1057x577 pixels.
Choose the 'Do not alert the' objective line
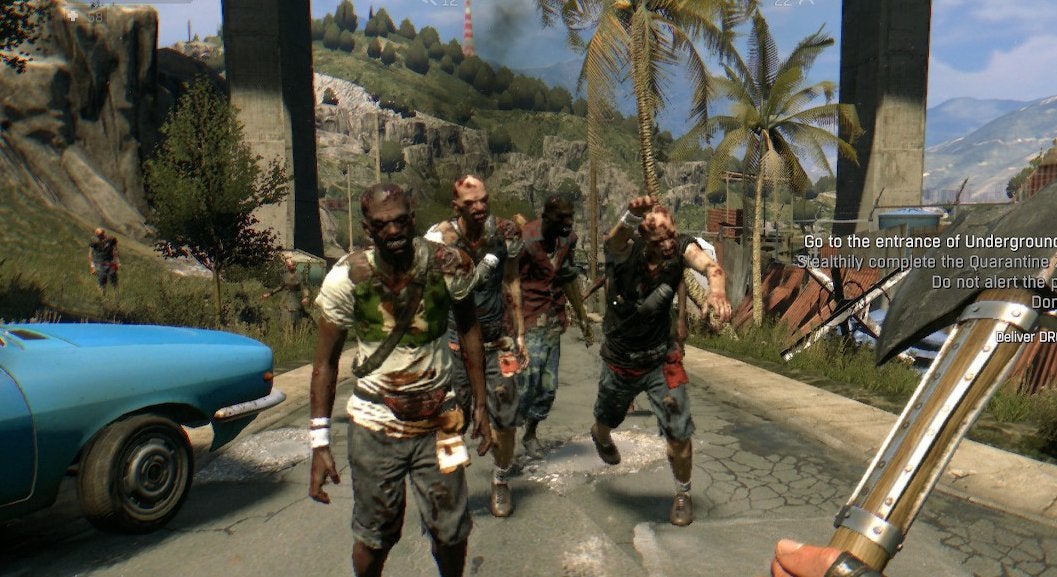(992, 282)
